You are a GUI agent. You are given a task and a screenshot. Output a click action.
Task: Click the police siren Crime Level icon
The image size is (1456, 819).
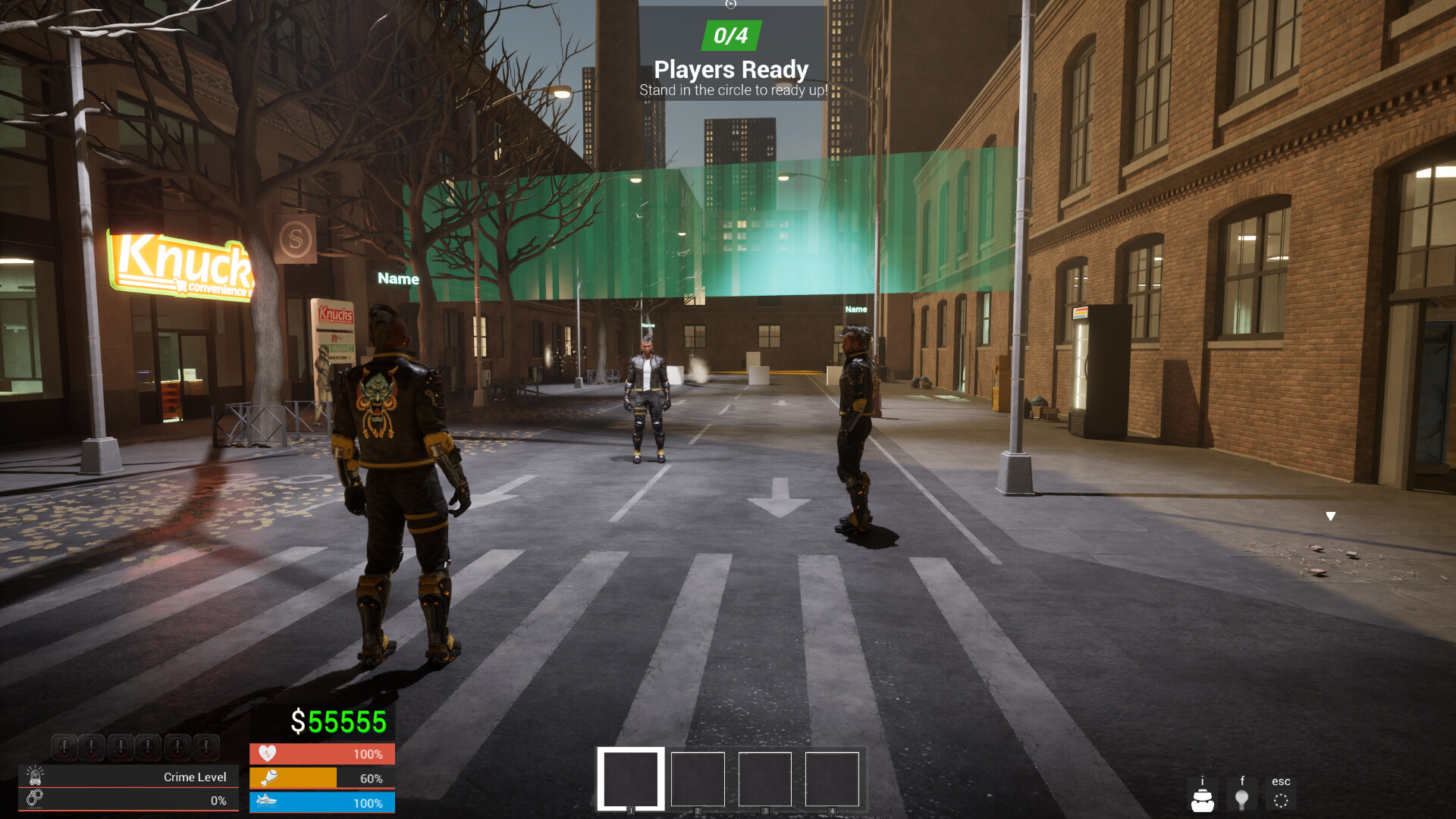coord(36,776)
